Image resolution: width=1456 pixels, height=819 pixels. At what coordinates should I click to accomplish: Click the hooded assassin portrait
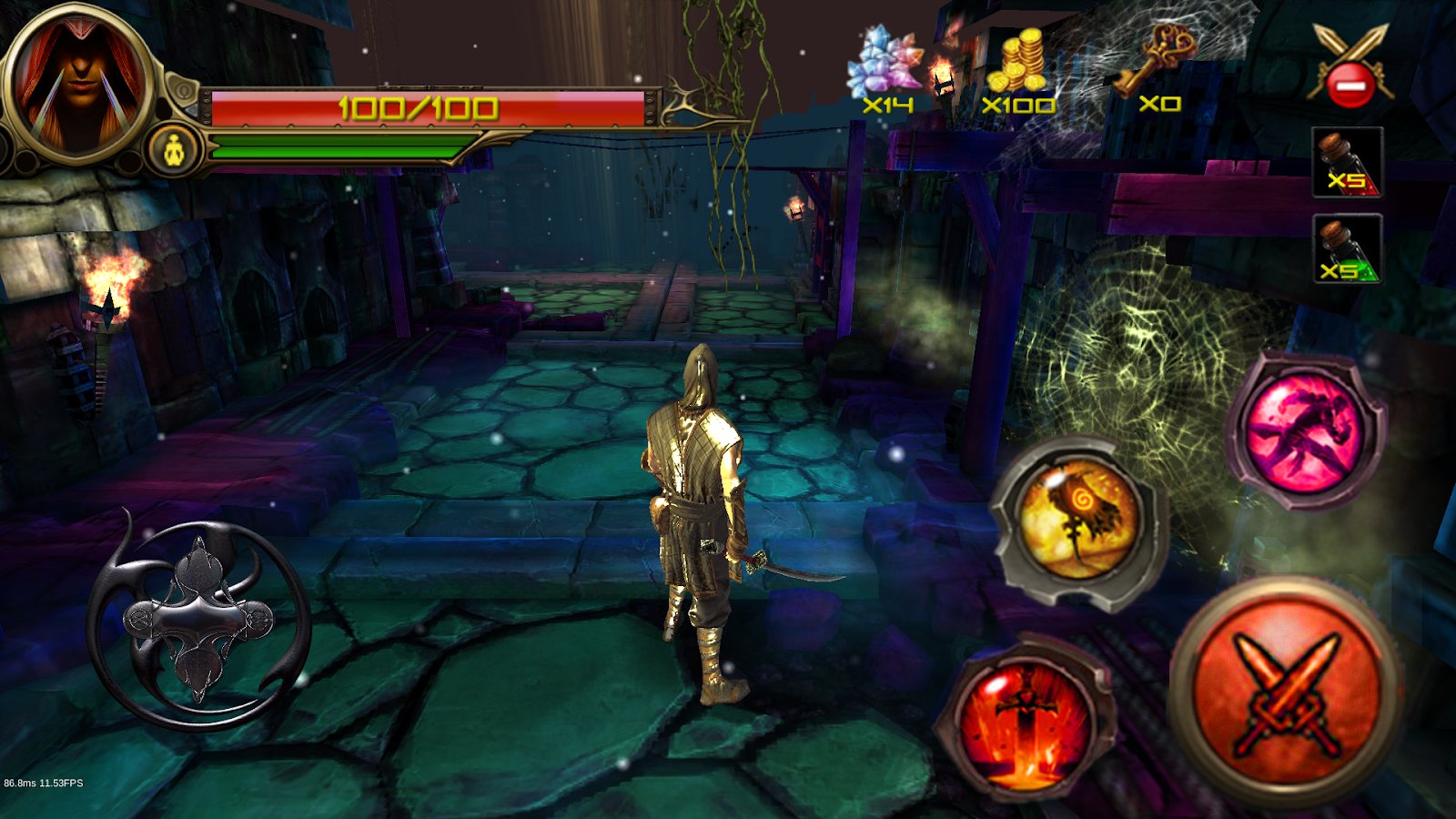tap(78, 84)
